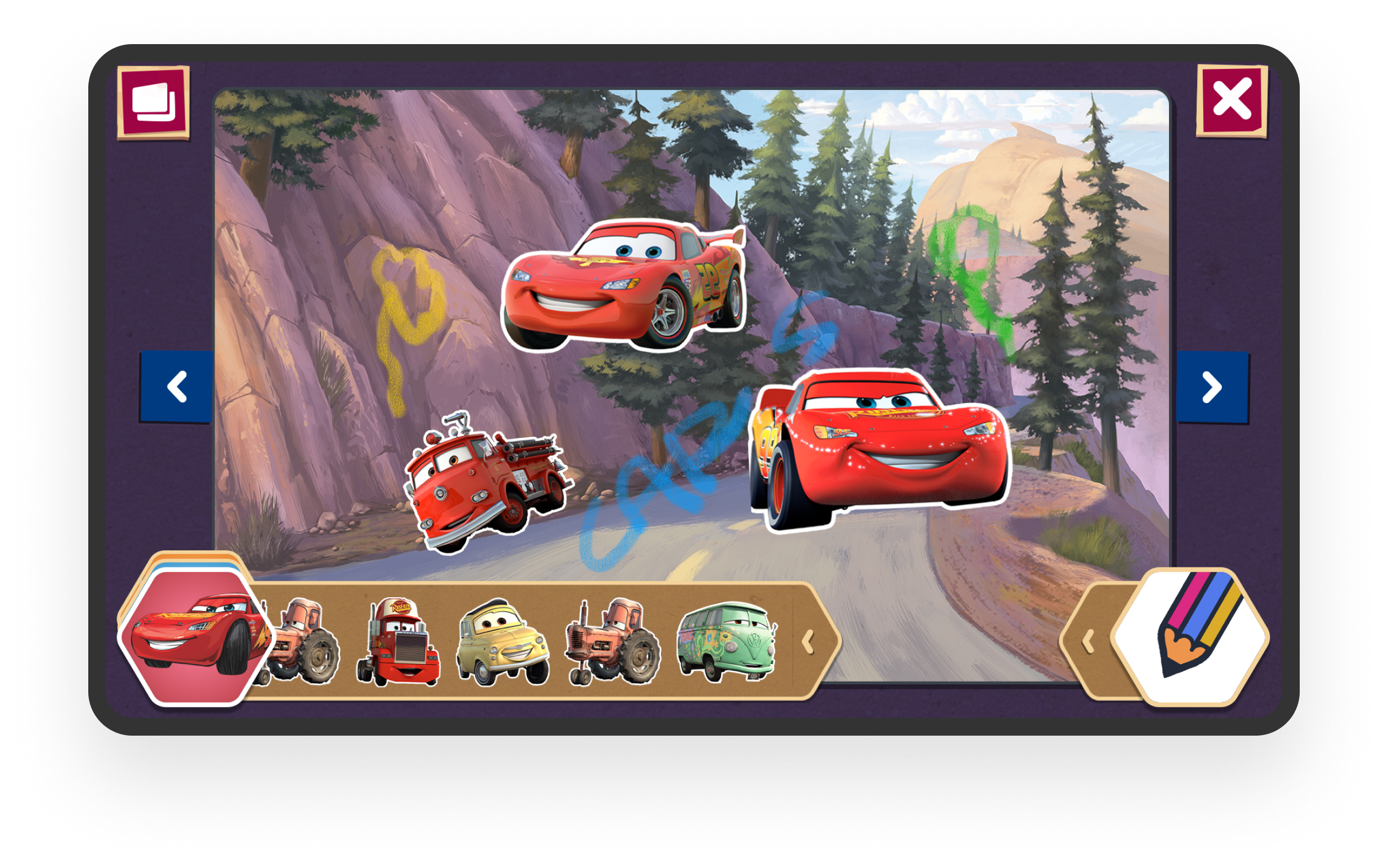The height and width of the screenshot is (868, 1388).
Task: Select the Lightning McQueen sticker category hexagon
Action: click(x=194, y=637)
